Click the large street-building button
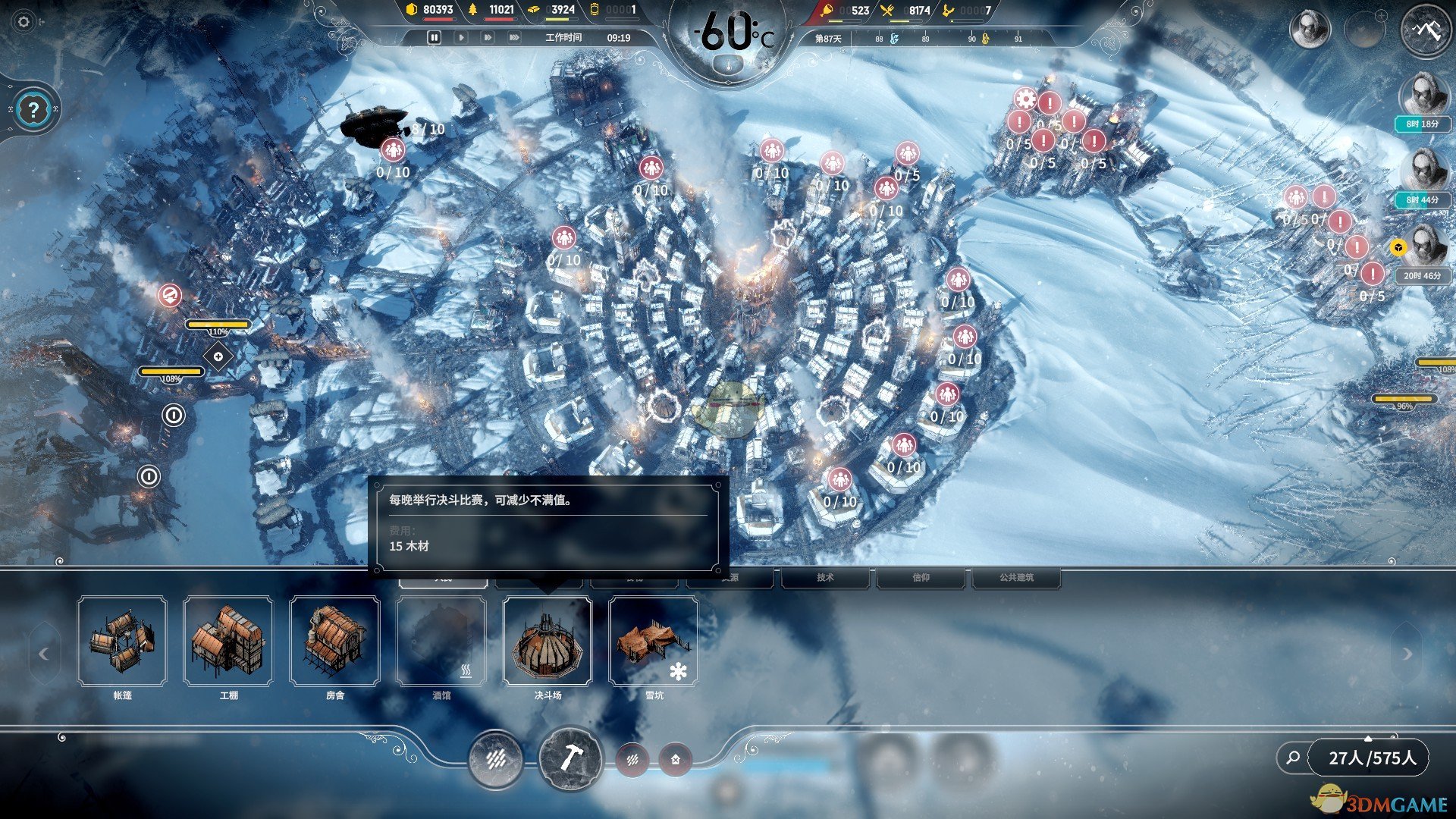Viewport: 1456px width, 819px height. pos(496,758)
